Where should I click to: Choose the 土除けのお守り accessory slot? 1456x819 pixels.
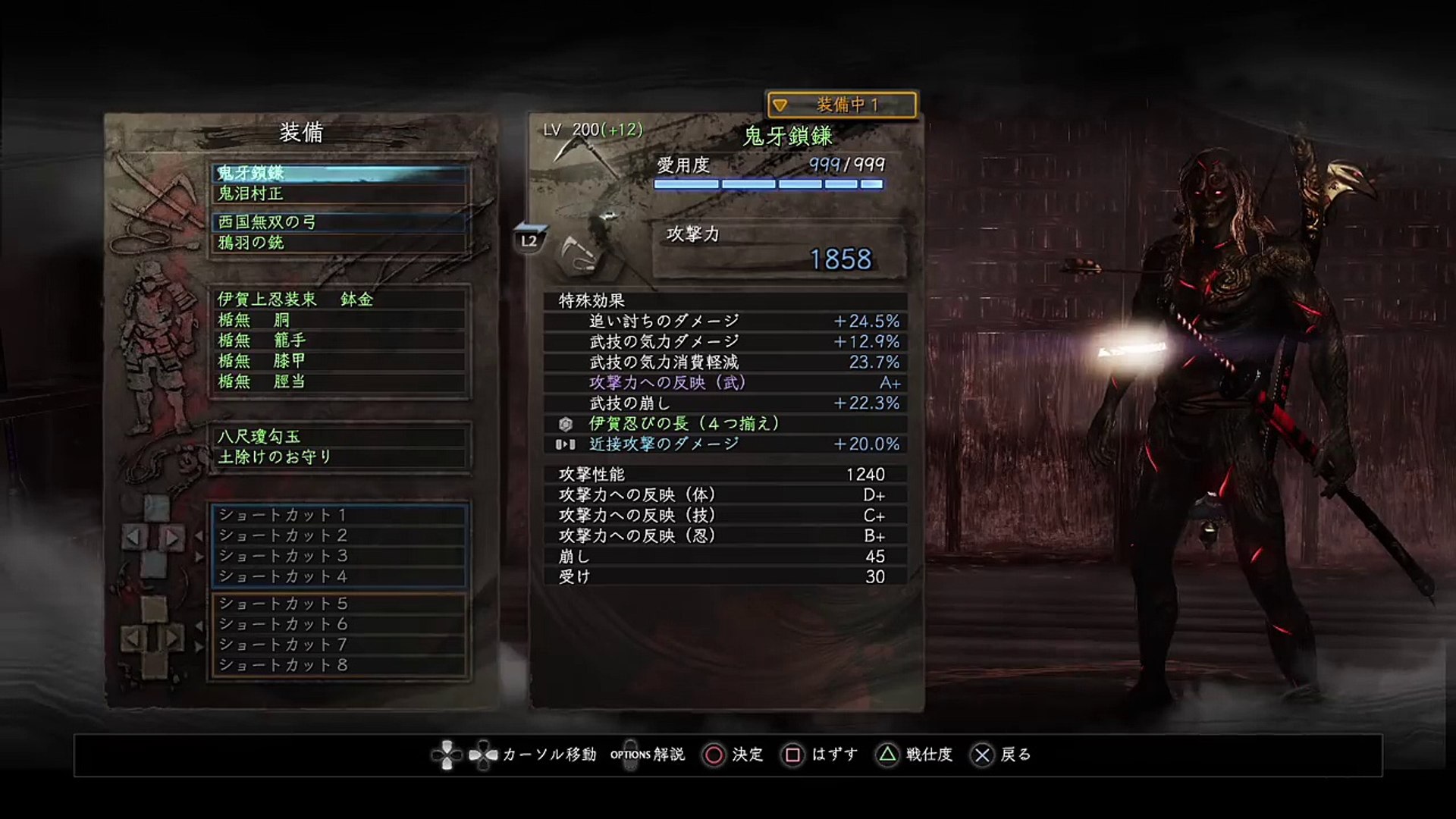tap(339, 457)
